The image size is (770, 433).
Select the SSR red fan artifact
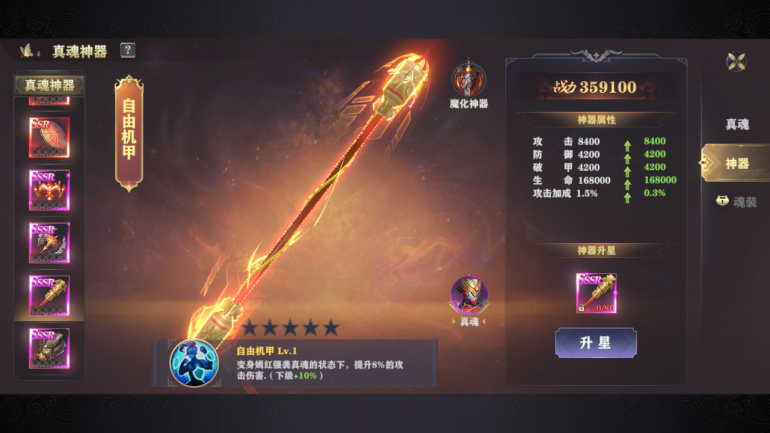pos(49,137)
